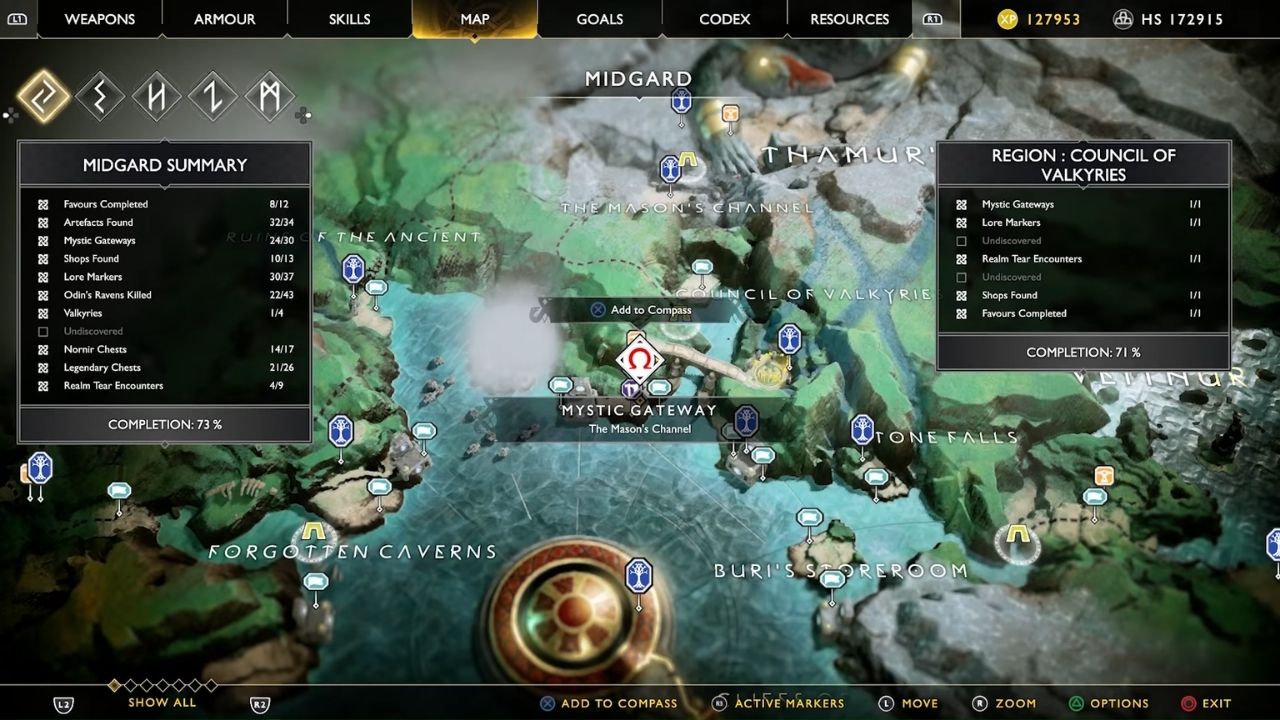Image resolution: width=1280 pixels, height=720 pixels.
Task: Select the blue tree marker above Buri's Storeroom
Action: pyautogui.click(x=638, y=575)
